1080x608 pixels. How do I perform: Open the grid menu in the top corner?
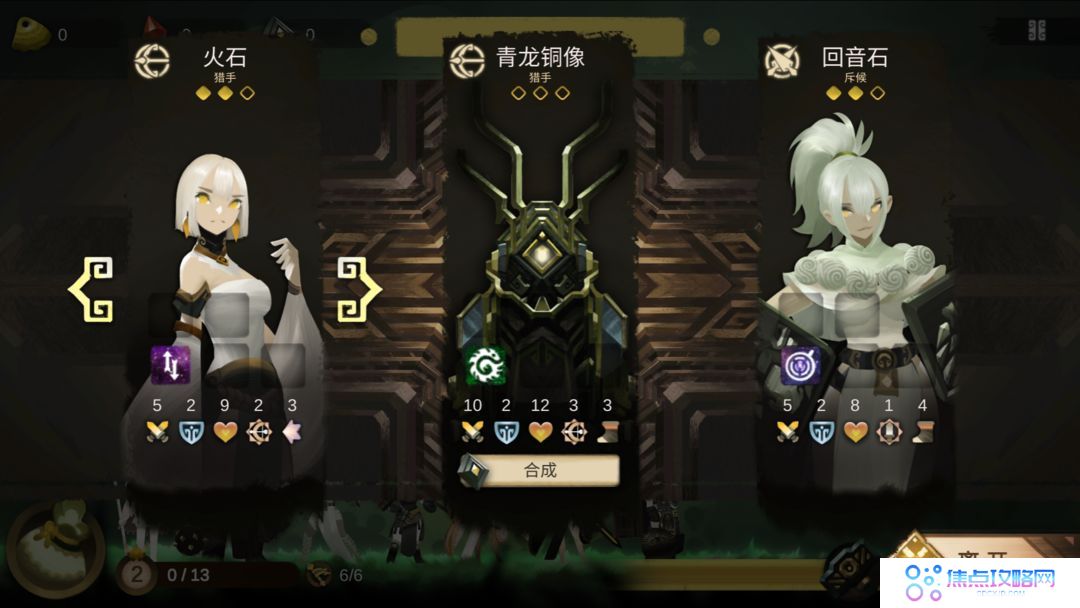tap(1037, 30)
